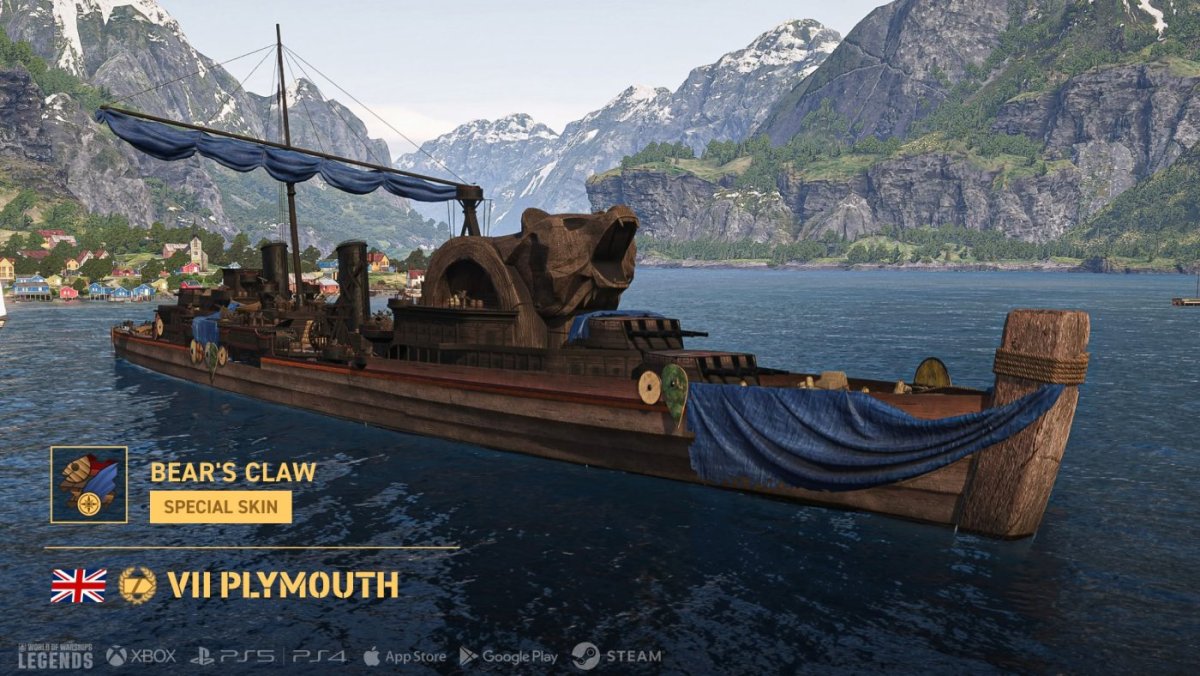Click the Xbox platform logo

[141, 656]
